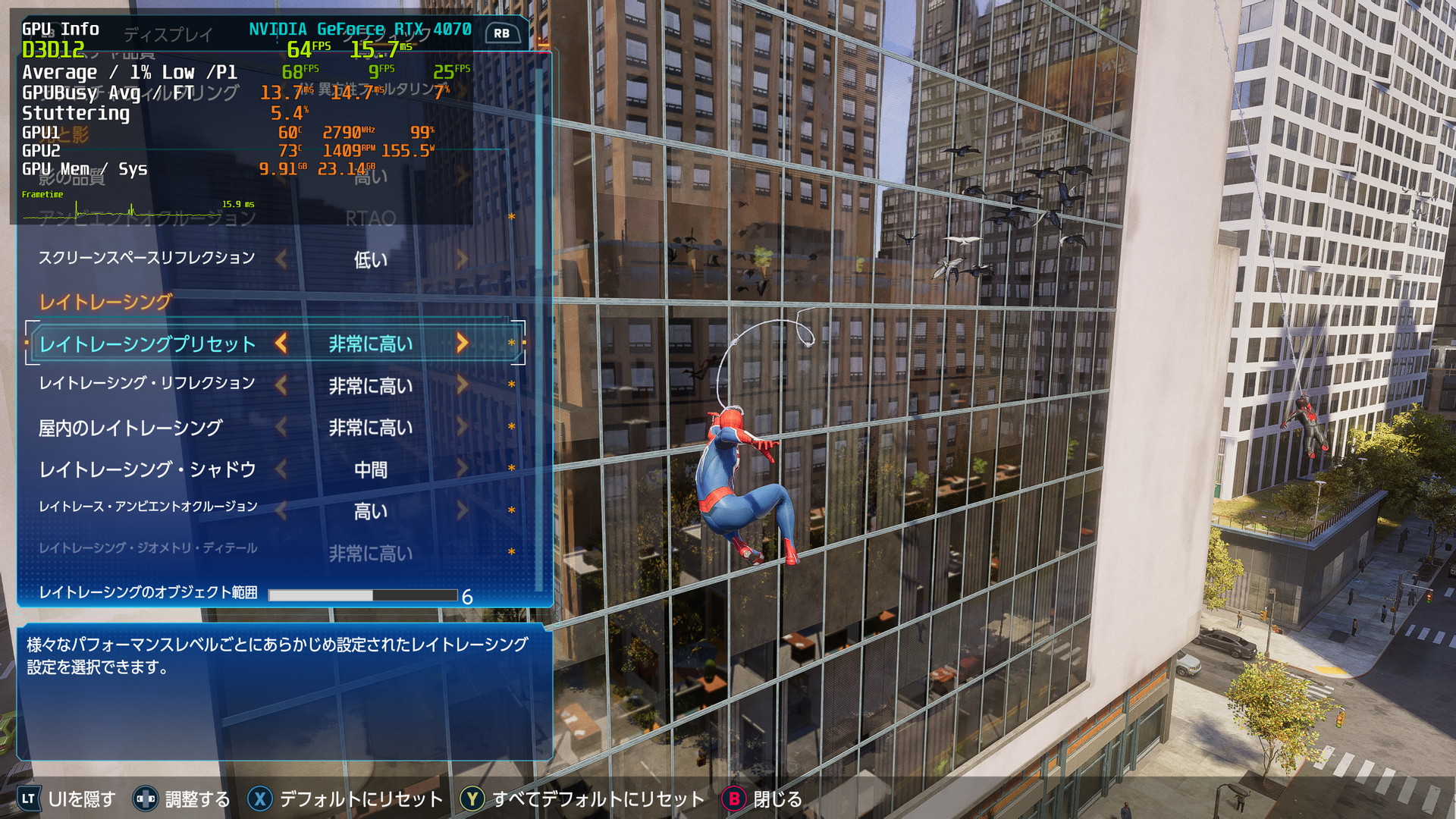Screen dimensions: 1456x819
Task: Close the settings with 閉じる
Action: tap(762, 799)
